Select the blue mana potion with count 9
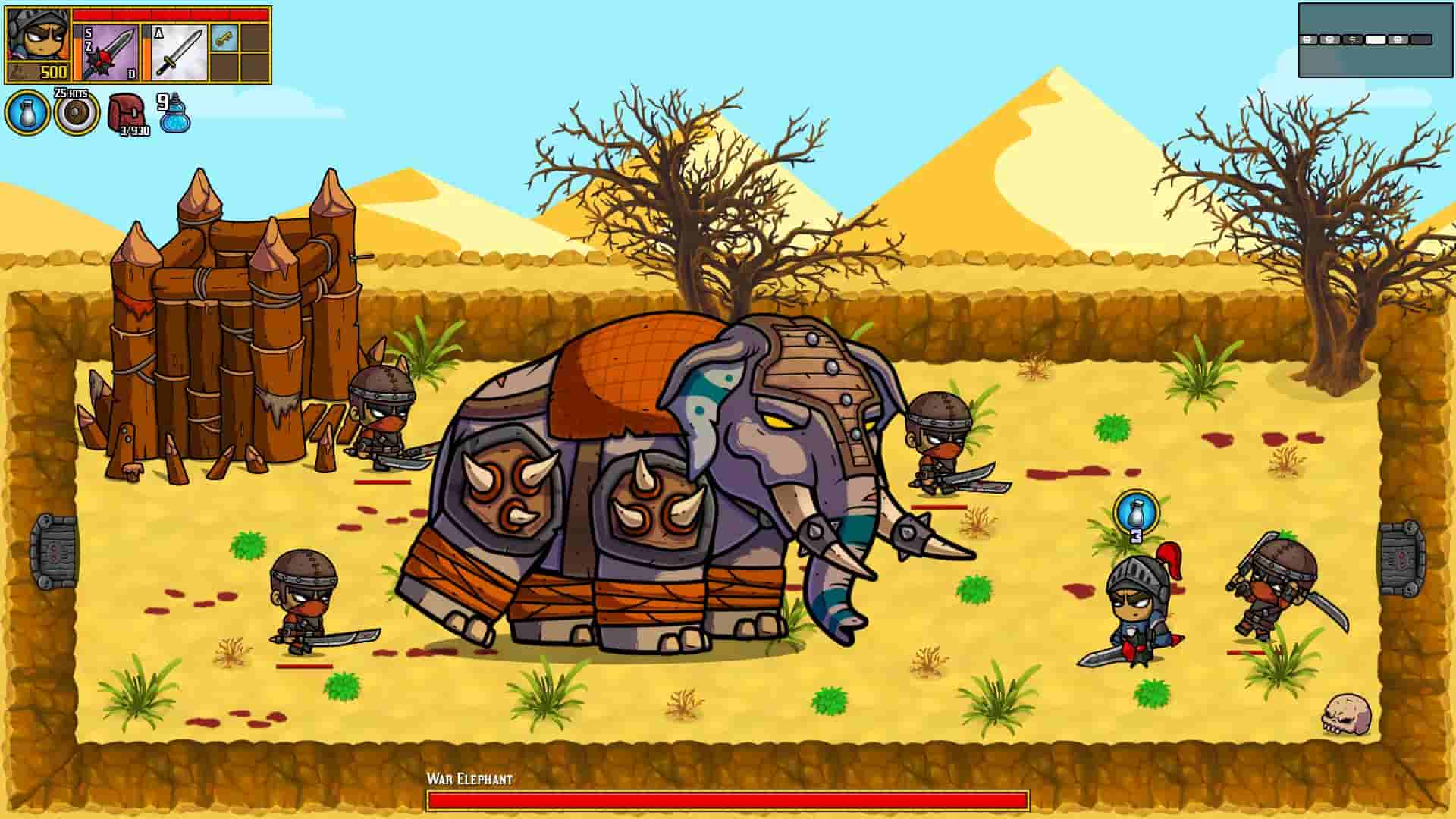 coord(175,118)
